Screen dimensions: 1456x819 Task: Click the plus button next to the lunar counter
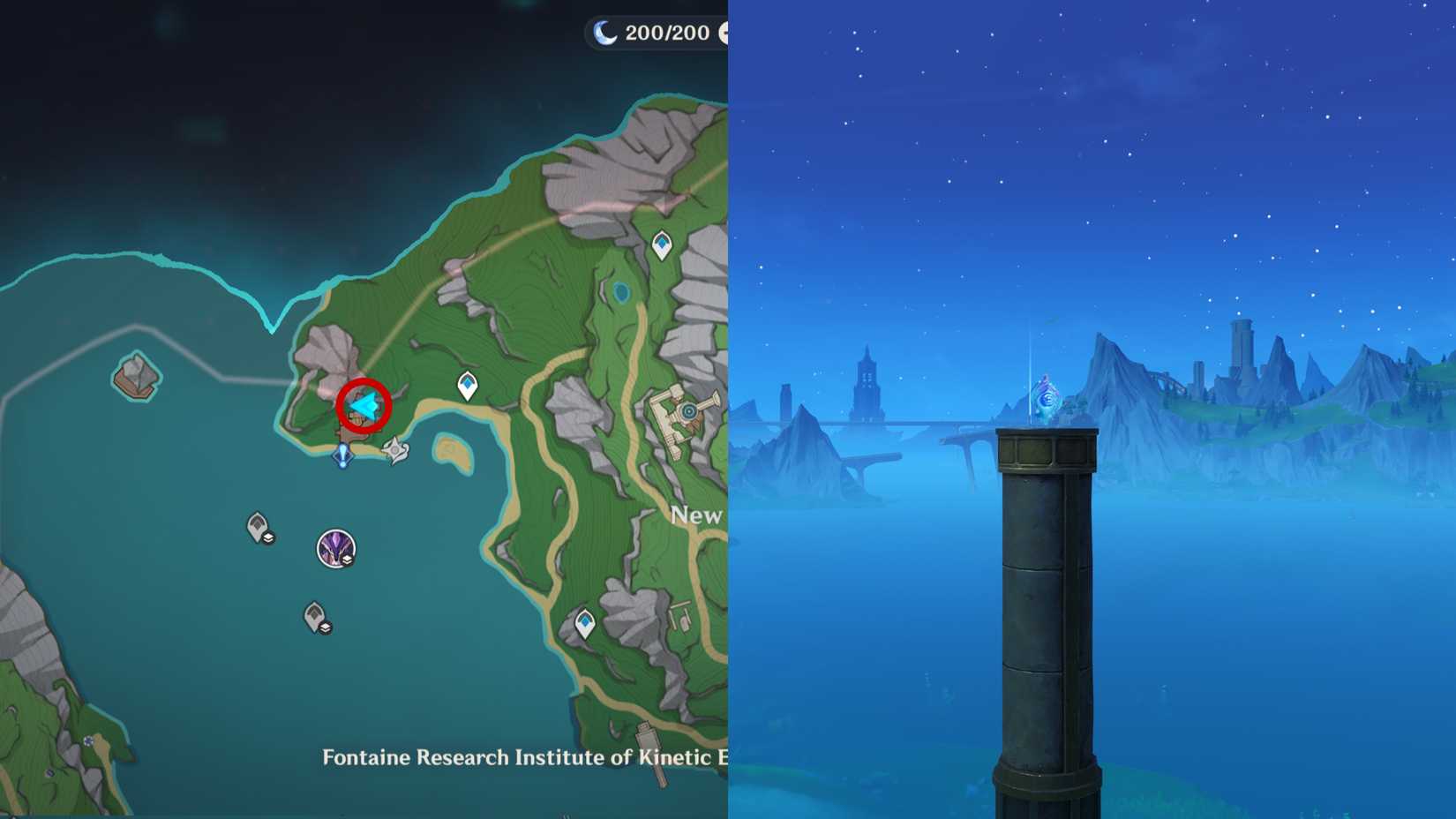tap(726, 33)
